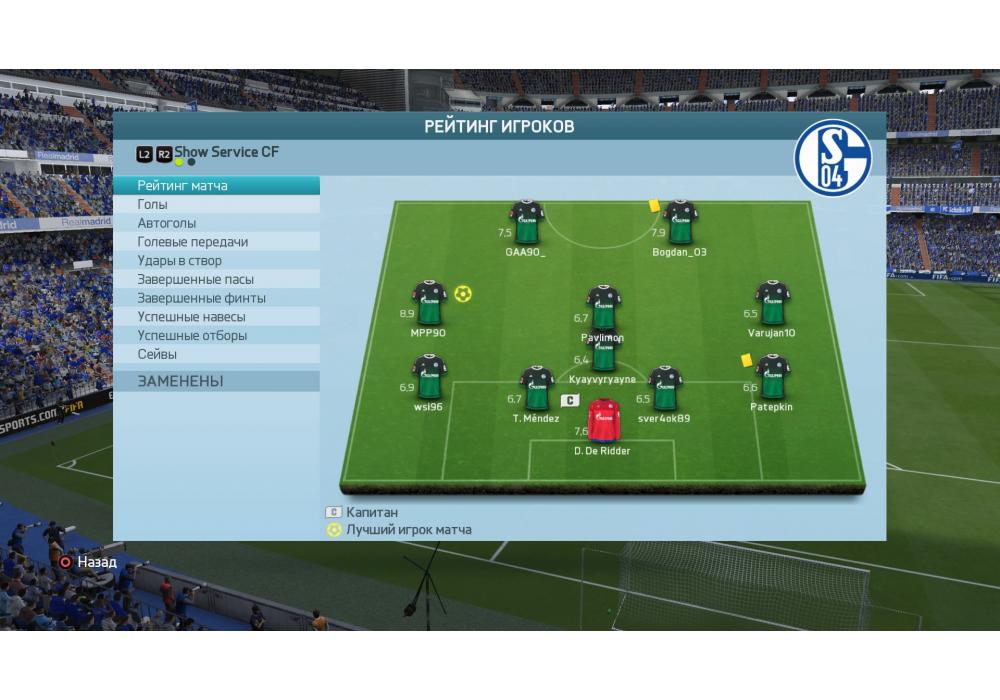1000x700 pixels.
Task: Open the Завершенные пасы category
Action: [x=217, y=279]
